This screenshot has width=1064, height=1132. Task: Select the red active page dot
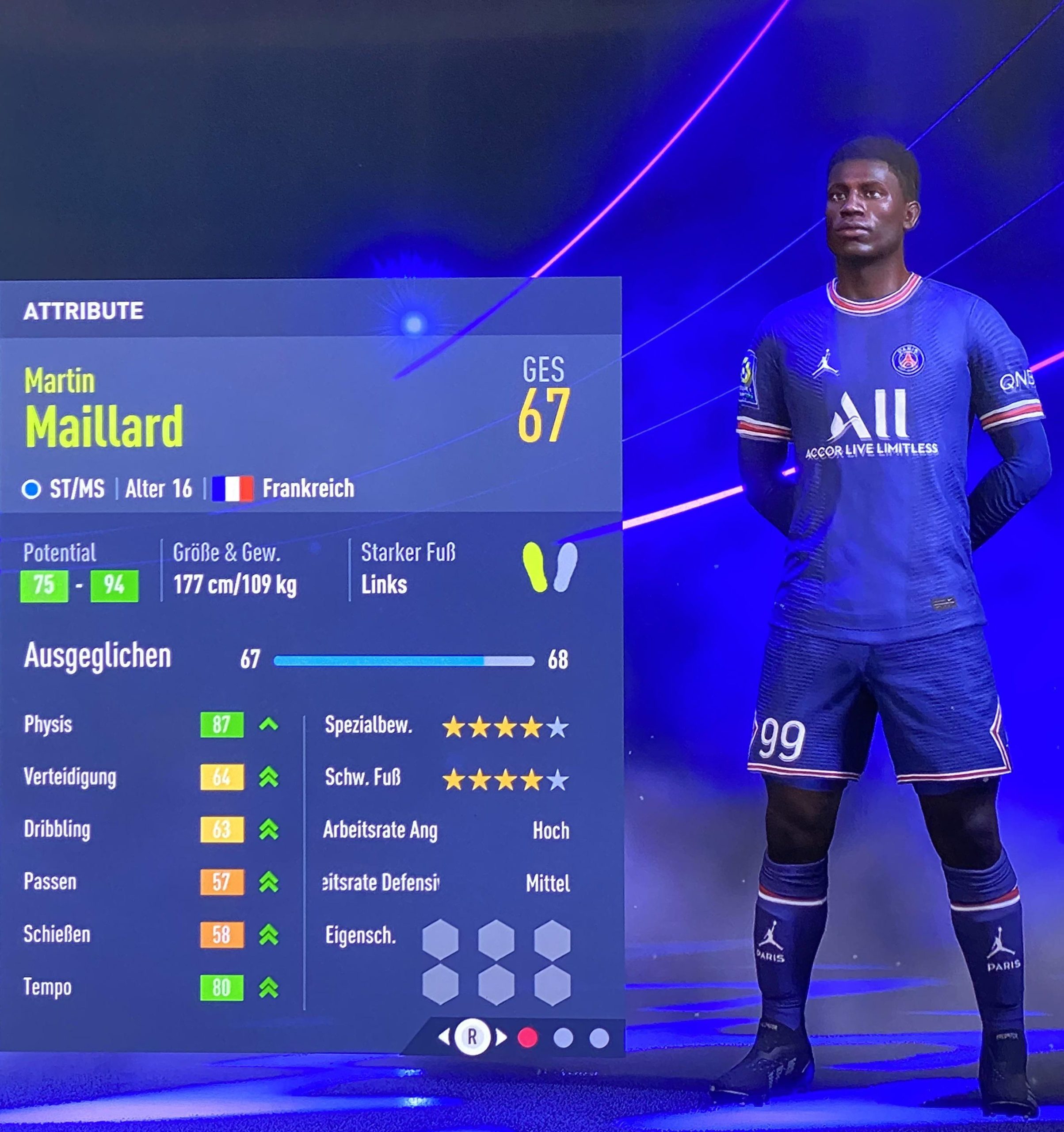point(528,1037)
